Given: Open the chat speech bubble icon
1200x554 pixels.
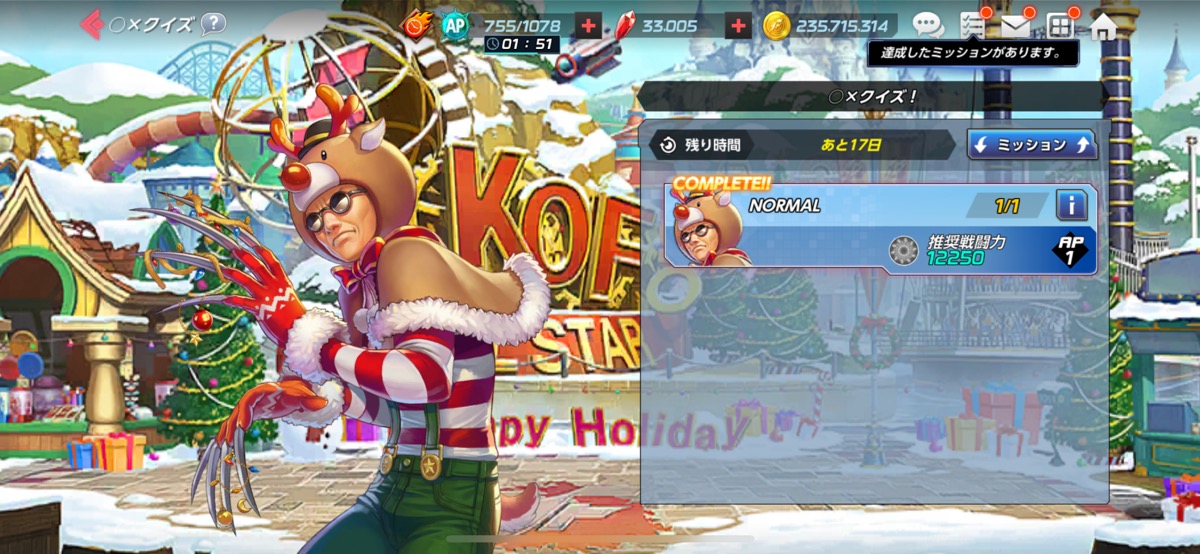Looking at the screenshot, I should point(927,26).
